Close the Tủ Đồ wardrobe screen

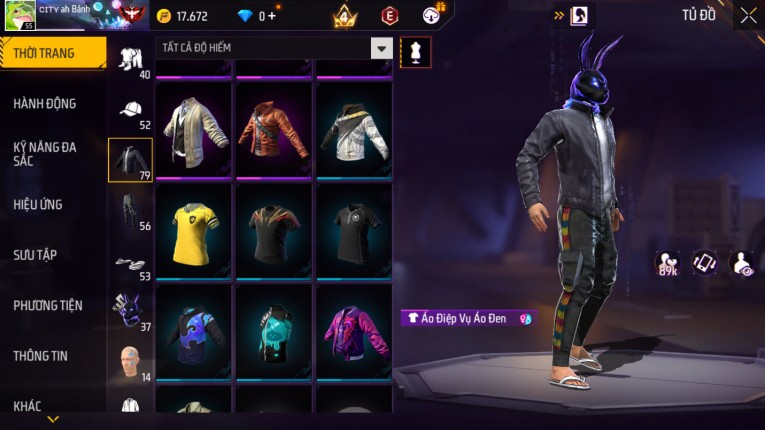(x=749, y=15)
